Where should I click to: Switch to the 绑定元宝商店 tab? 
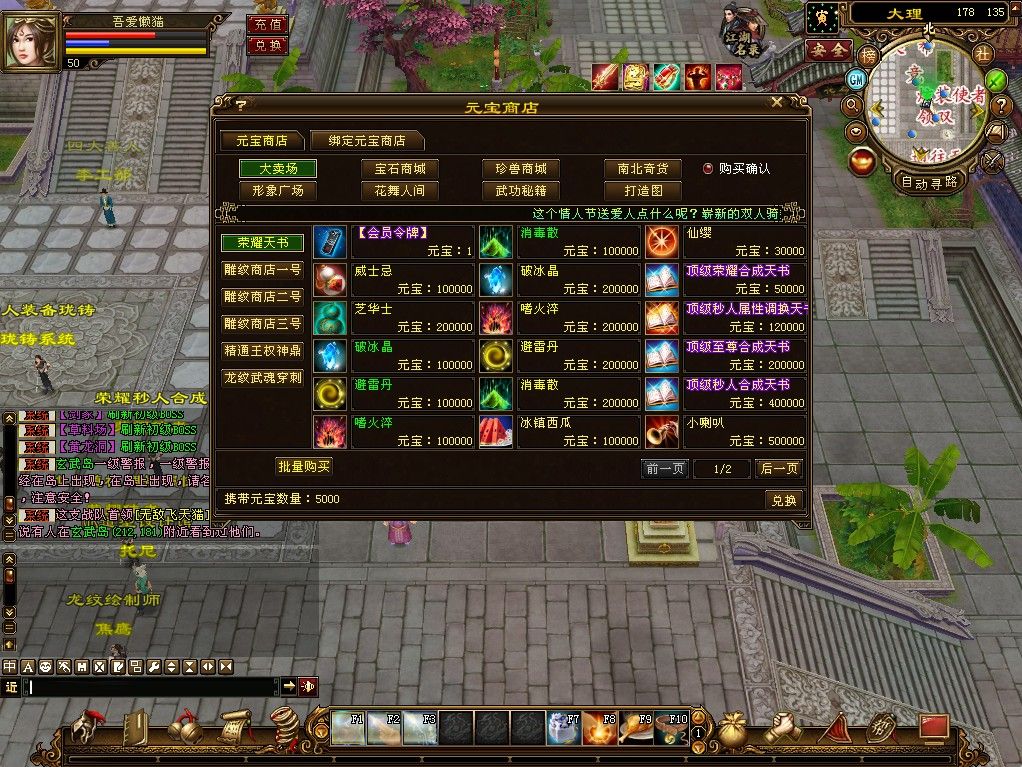click(x=366, y=141)
